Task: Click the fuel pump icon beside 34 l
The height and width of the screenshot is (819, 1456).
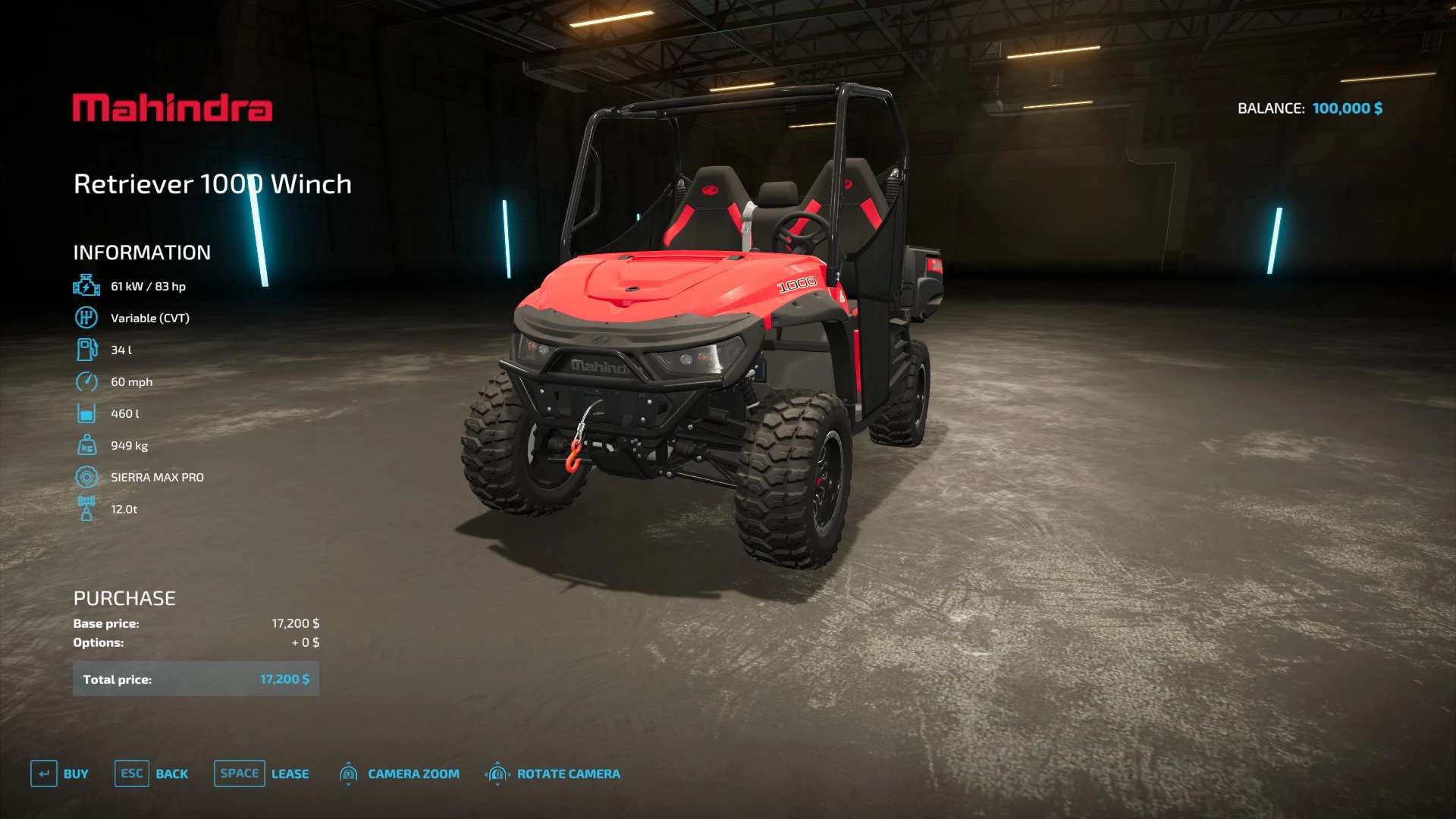Action: point(86,350)
